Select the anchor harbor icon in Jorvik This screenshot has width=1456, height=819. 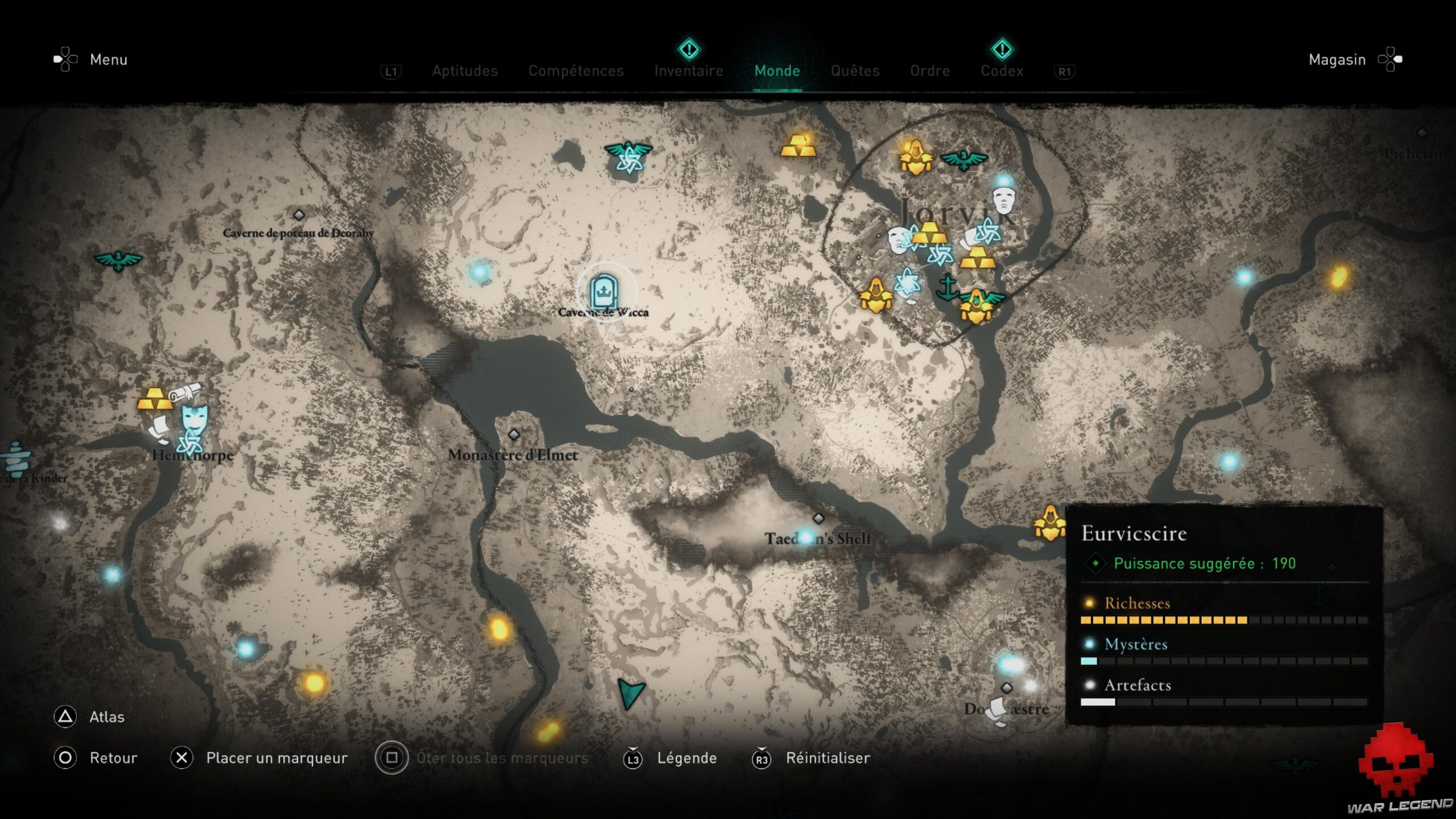pos(947,287)
